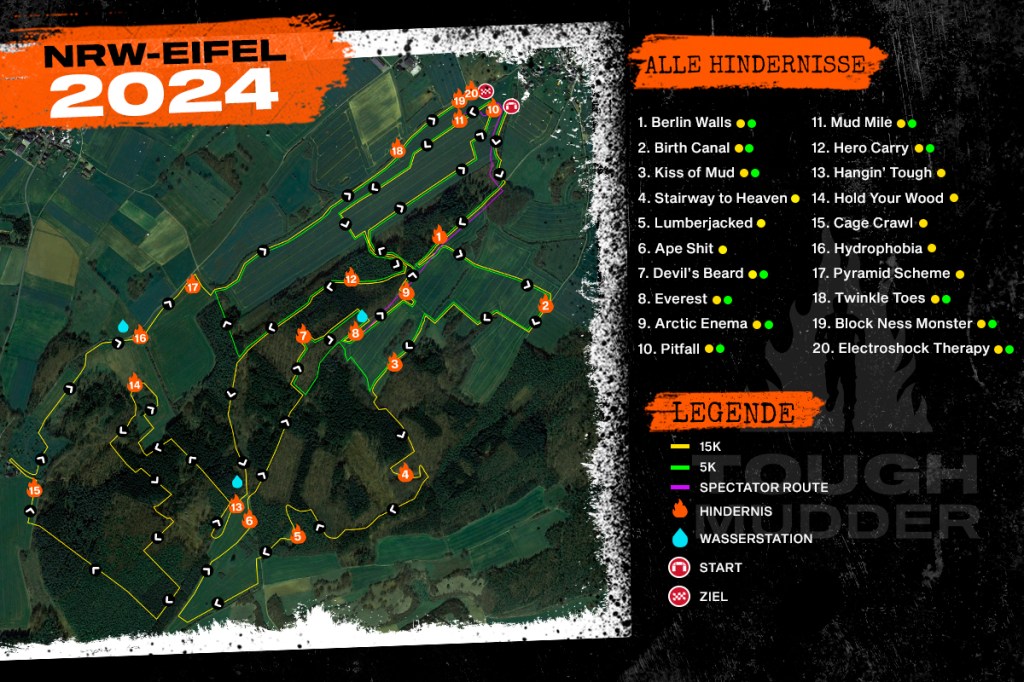Select obstacle marker 4 on the course map
Screen dimensions: 1024x682
click(405, 473)
